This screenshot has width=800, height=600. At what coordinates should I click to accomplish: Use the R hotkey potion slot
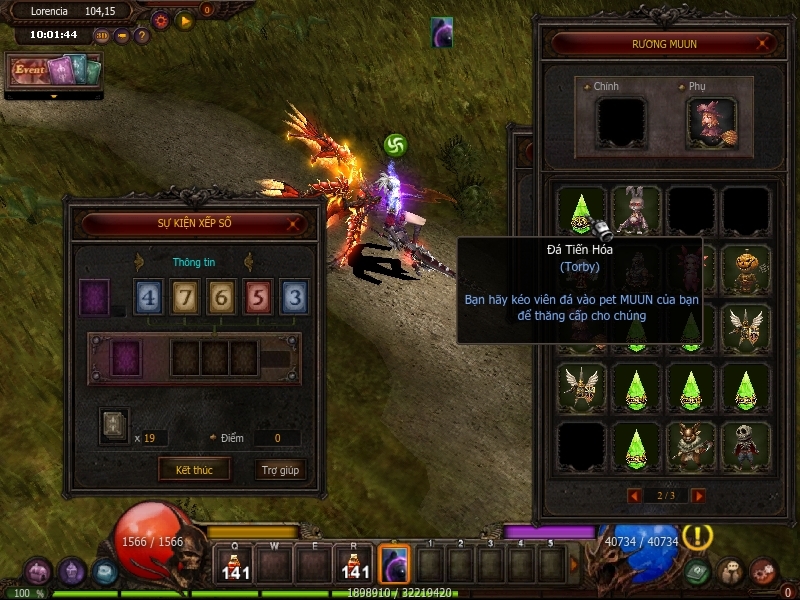[x=354, y=564]
